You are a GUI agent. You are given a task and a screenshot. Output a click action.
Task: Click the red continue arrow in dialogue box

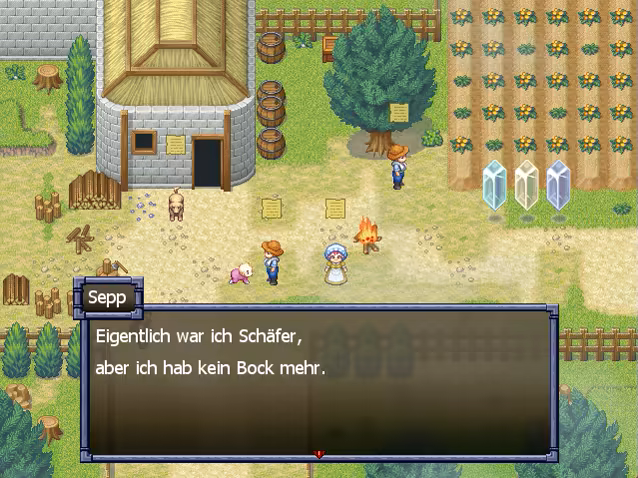click(x=319, y=454)
